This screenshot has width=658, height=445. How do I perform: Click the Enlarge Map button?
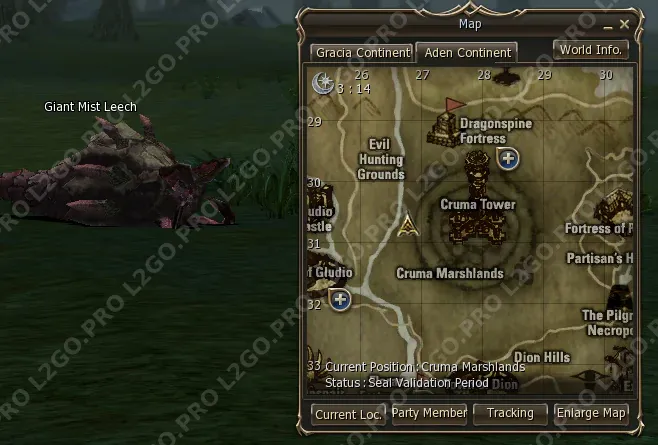(x=591, y=413)
